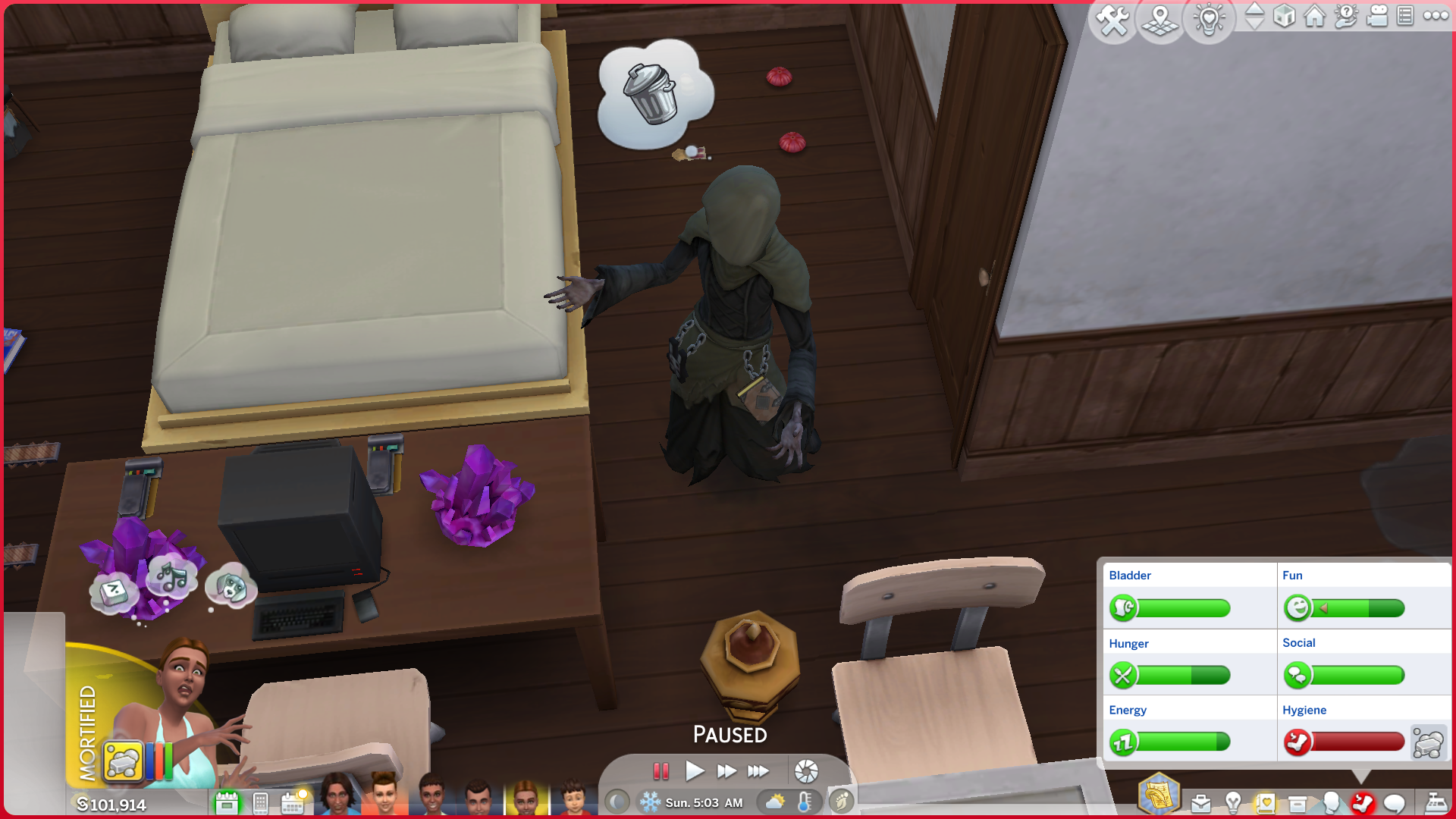The image size is (1456, 819).
Task: Select the toddler household member portrait
Action: point(573,796)
